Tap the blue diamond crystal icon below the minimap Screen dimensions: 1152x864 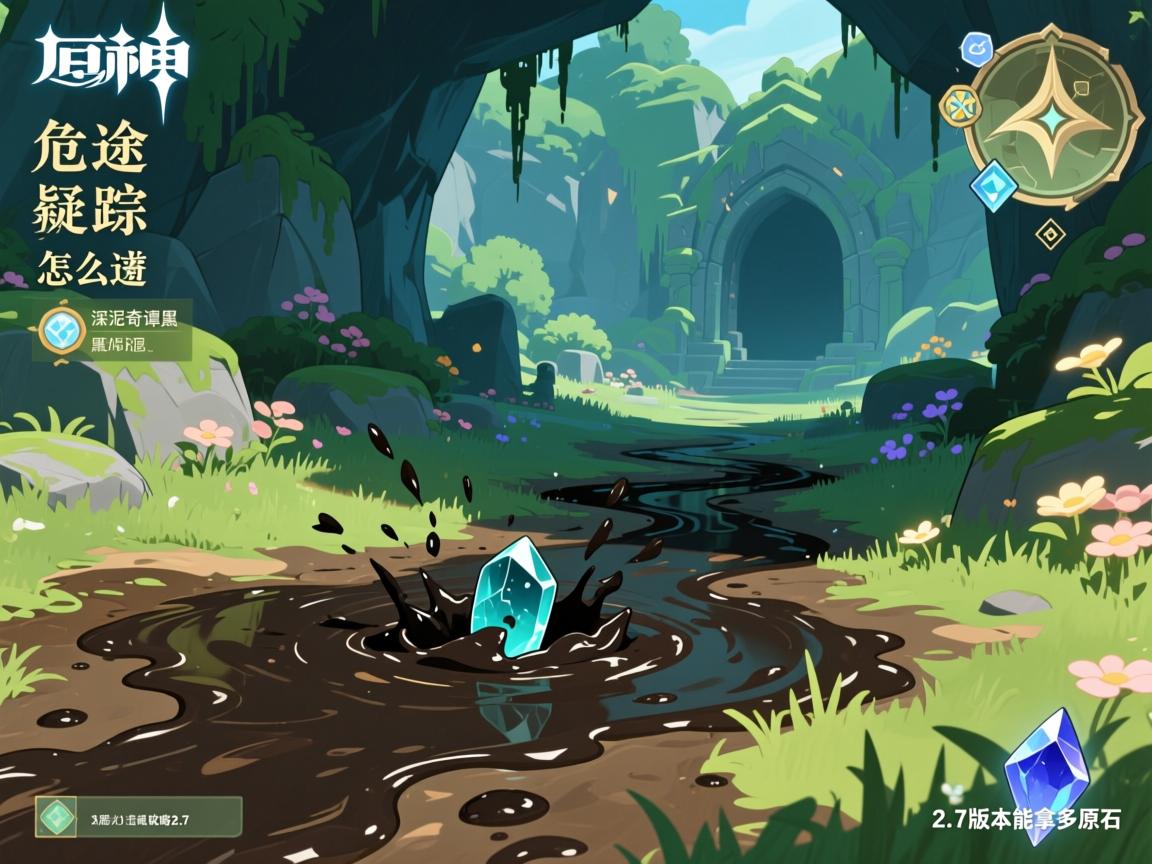pyautogui.click(x=993, y=186)
